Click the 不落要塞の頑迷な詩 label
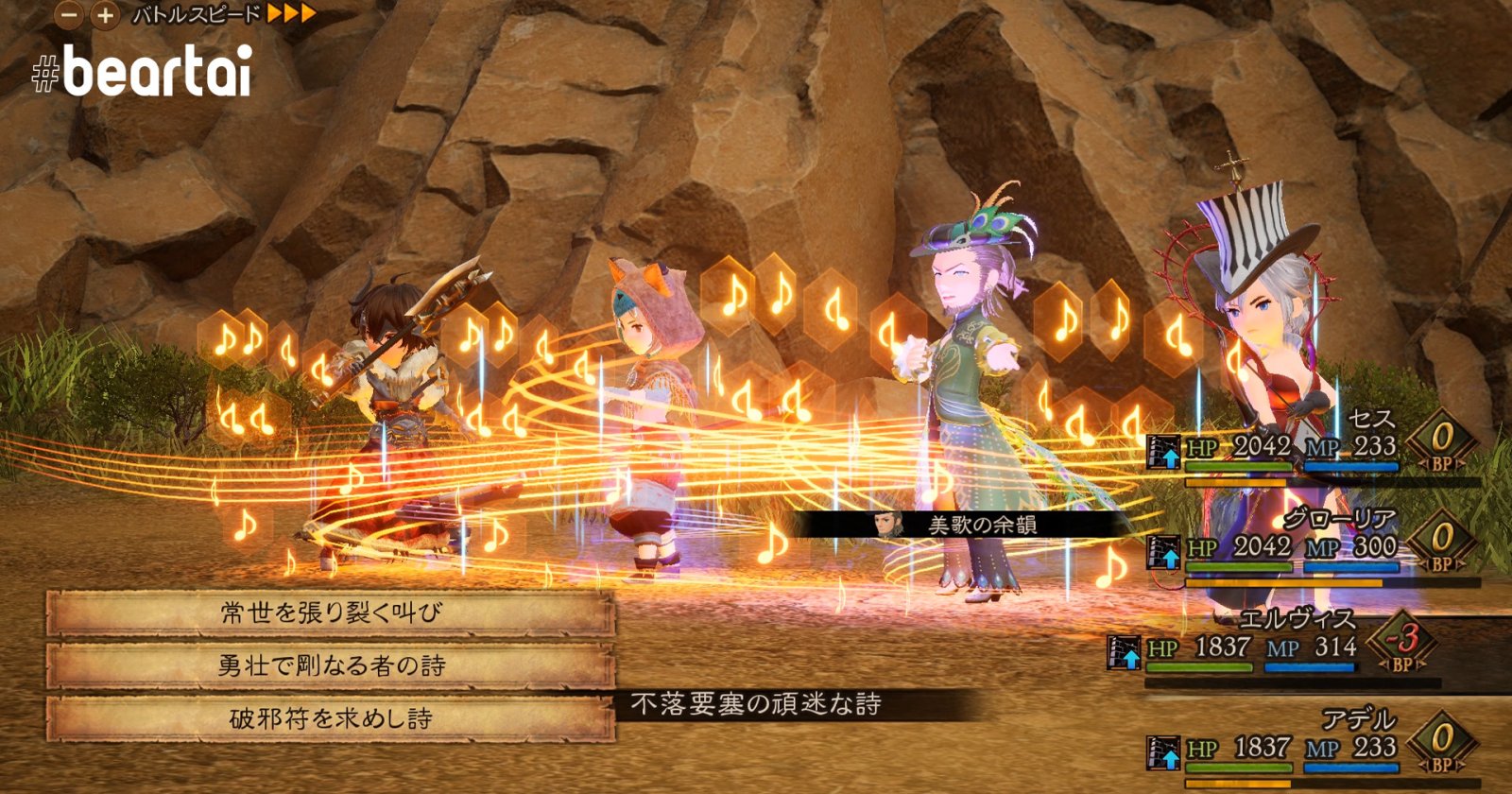Screen dimensions: 1512x794 [x=756, y=703]
